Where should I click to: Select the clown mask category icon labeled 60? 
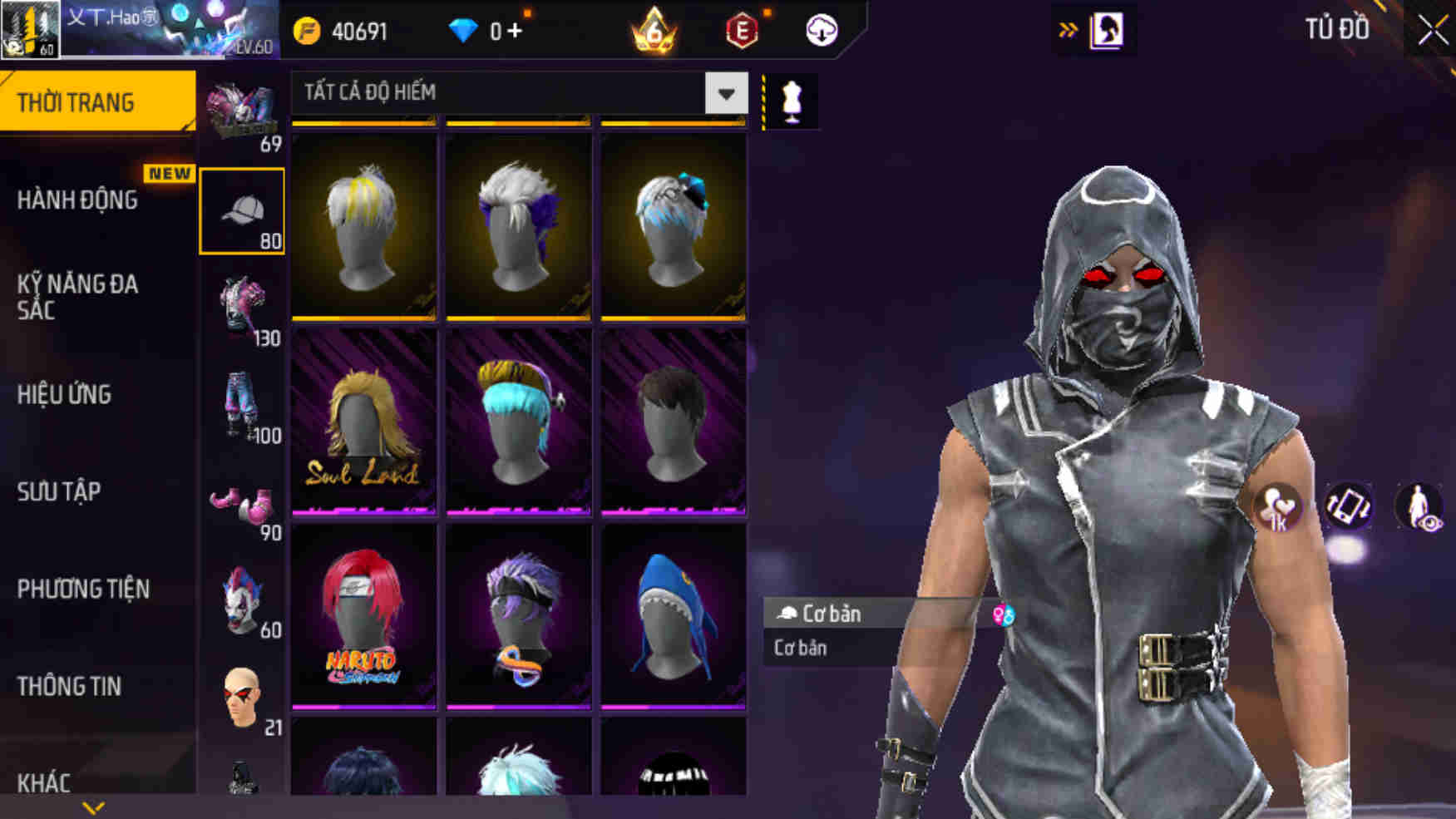click(244, 596)
